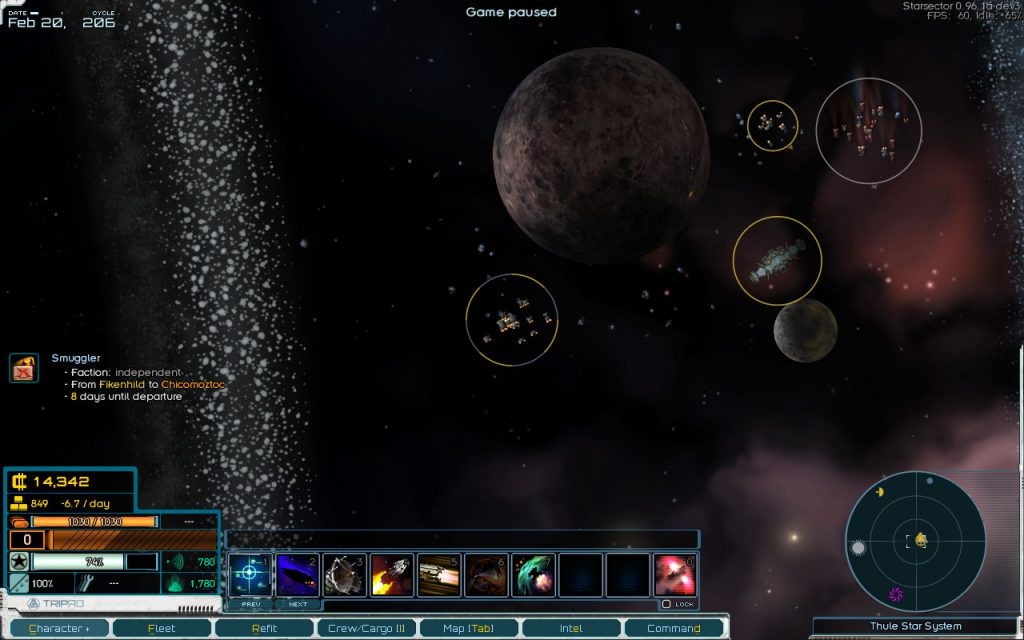
Task: Open the Crew/Cargo screen
Action: [x=366, y=628]
